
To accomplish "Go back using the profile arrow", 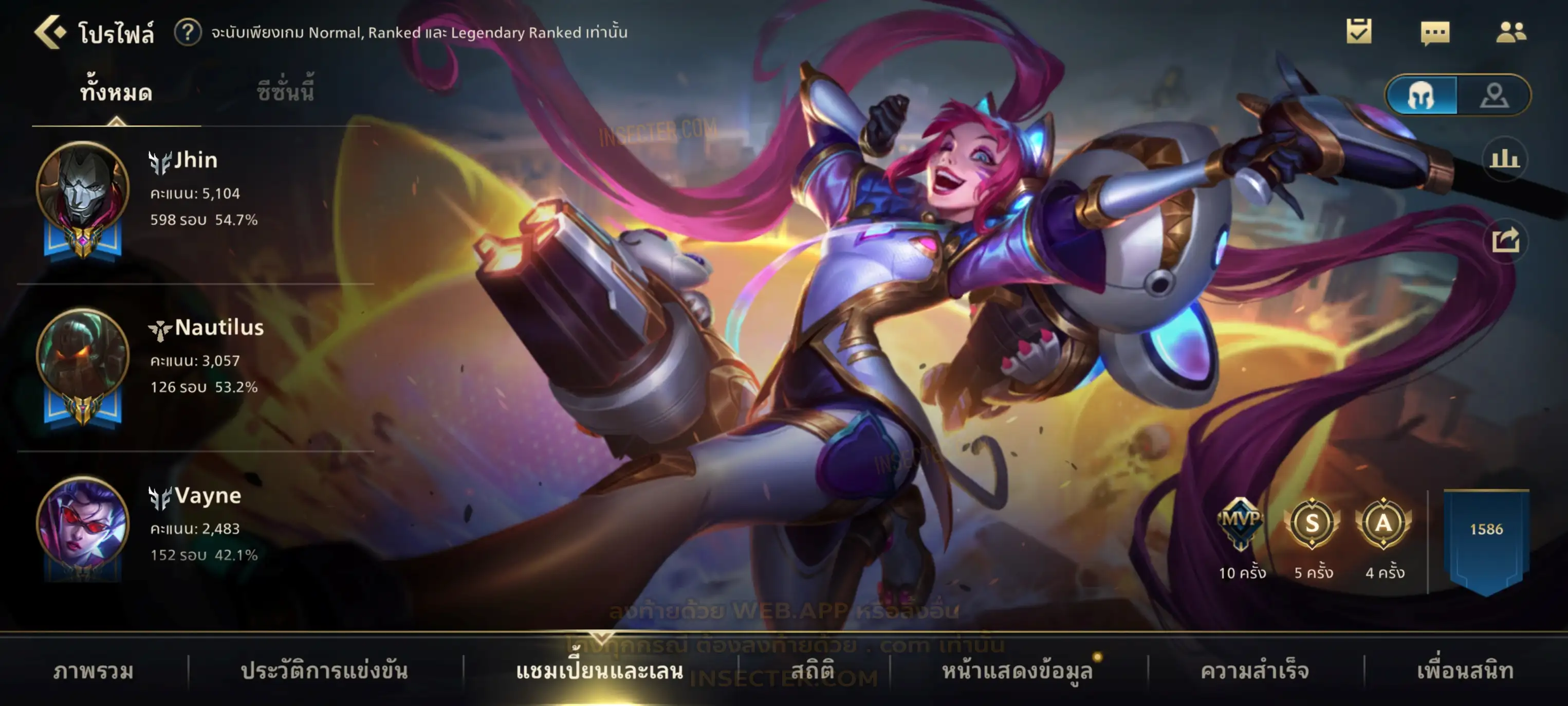I will (50, 32).
